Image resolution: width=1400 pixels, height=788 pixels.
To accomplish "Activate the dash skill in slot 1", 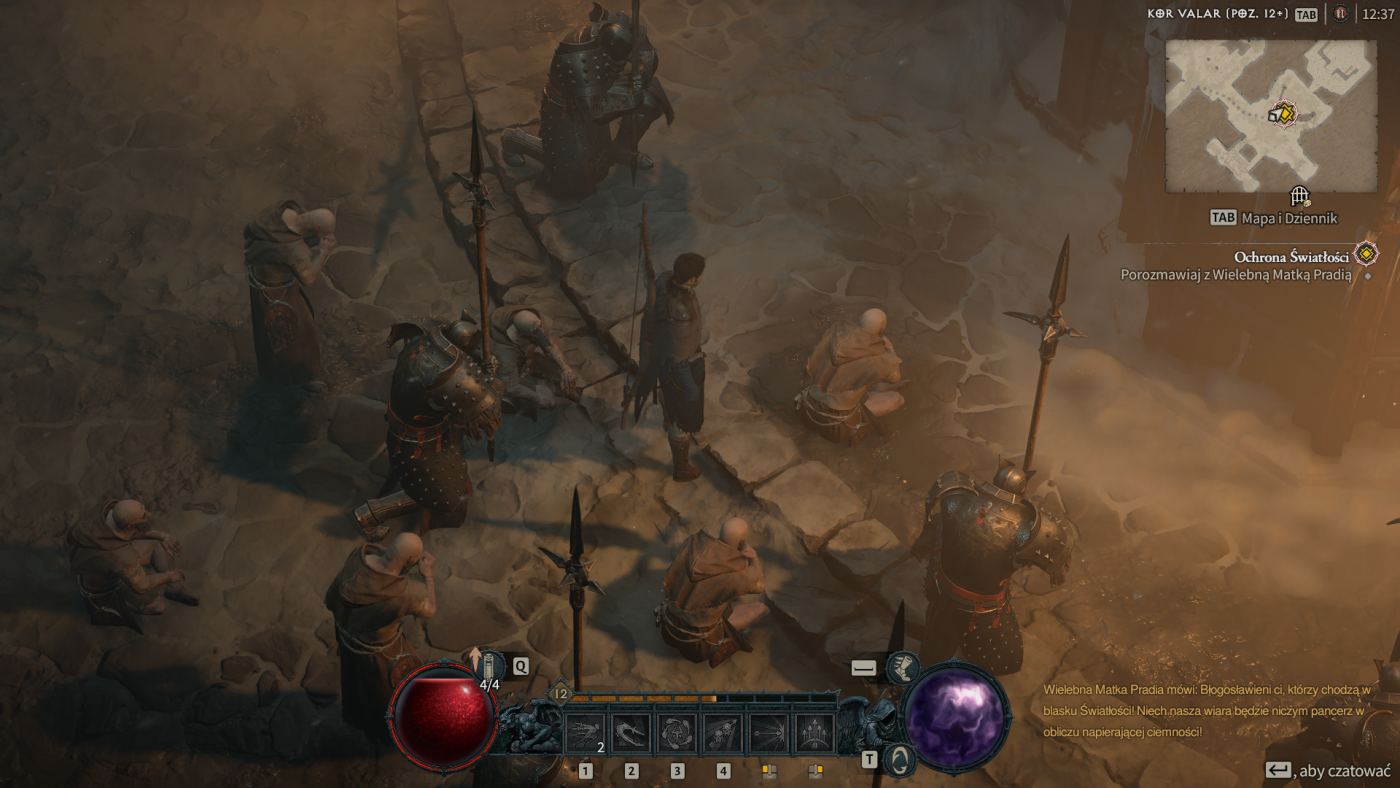I will (x=585, y=733).
